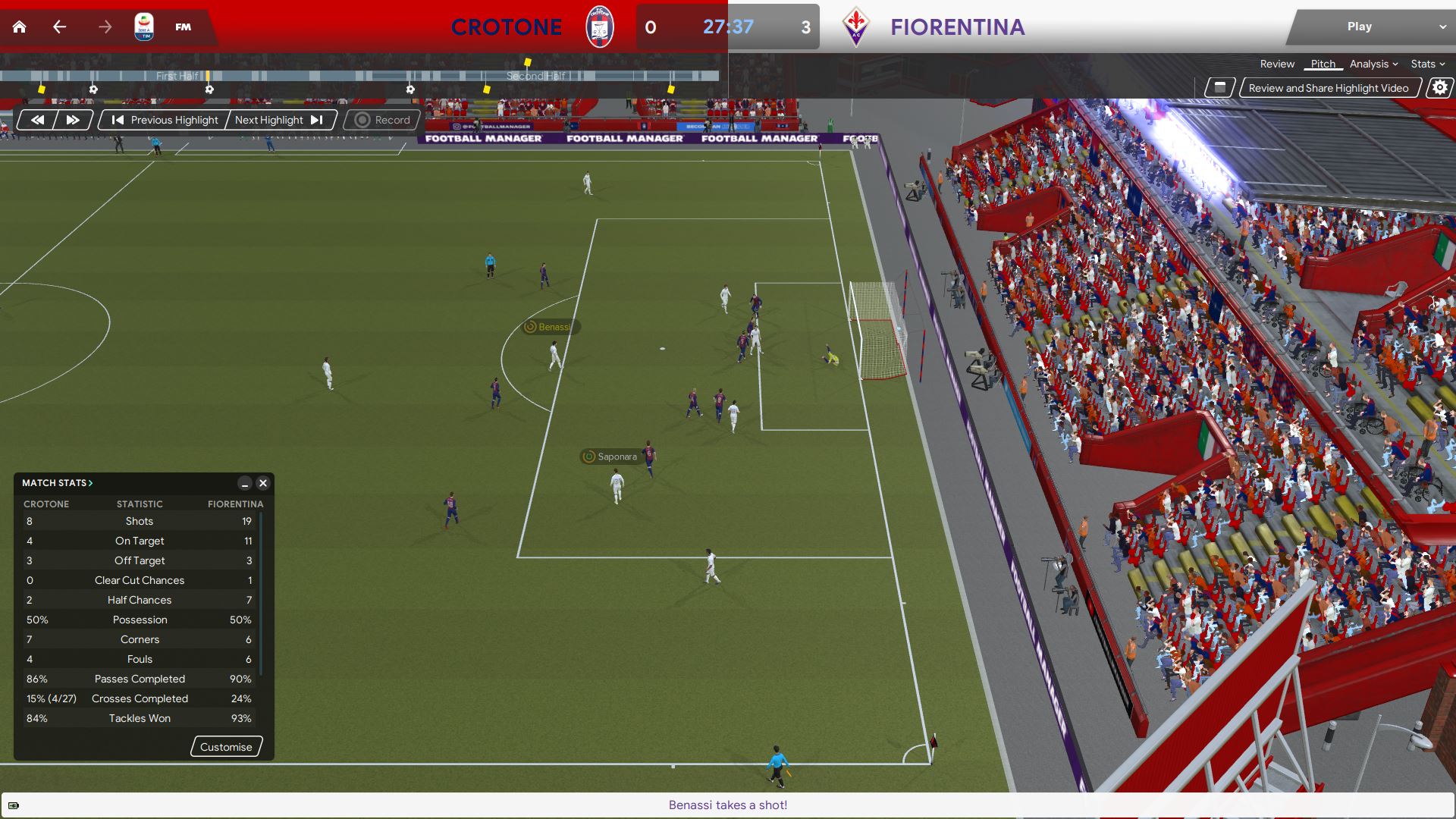Navigate back with the left arrow
The width and height of the screenshot is (1456, 819).
tap(60, 27)
